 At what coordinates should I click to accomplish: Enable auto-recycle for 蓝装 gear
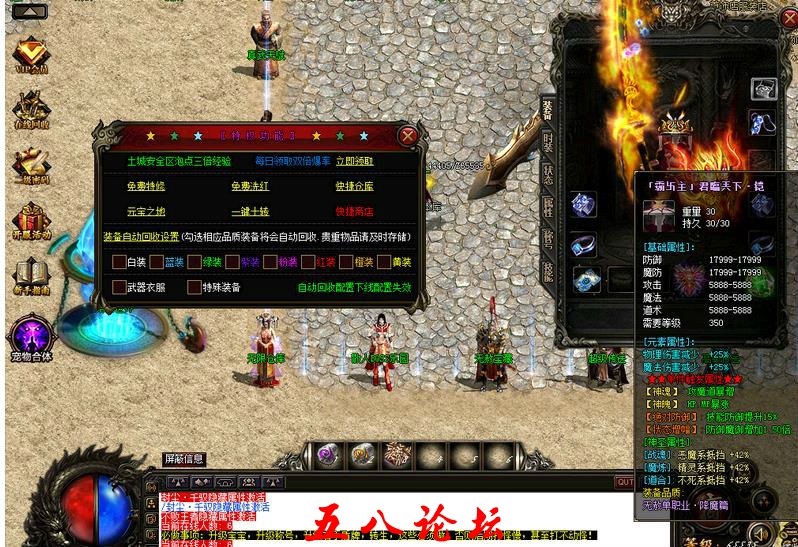coord(156,262)
